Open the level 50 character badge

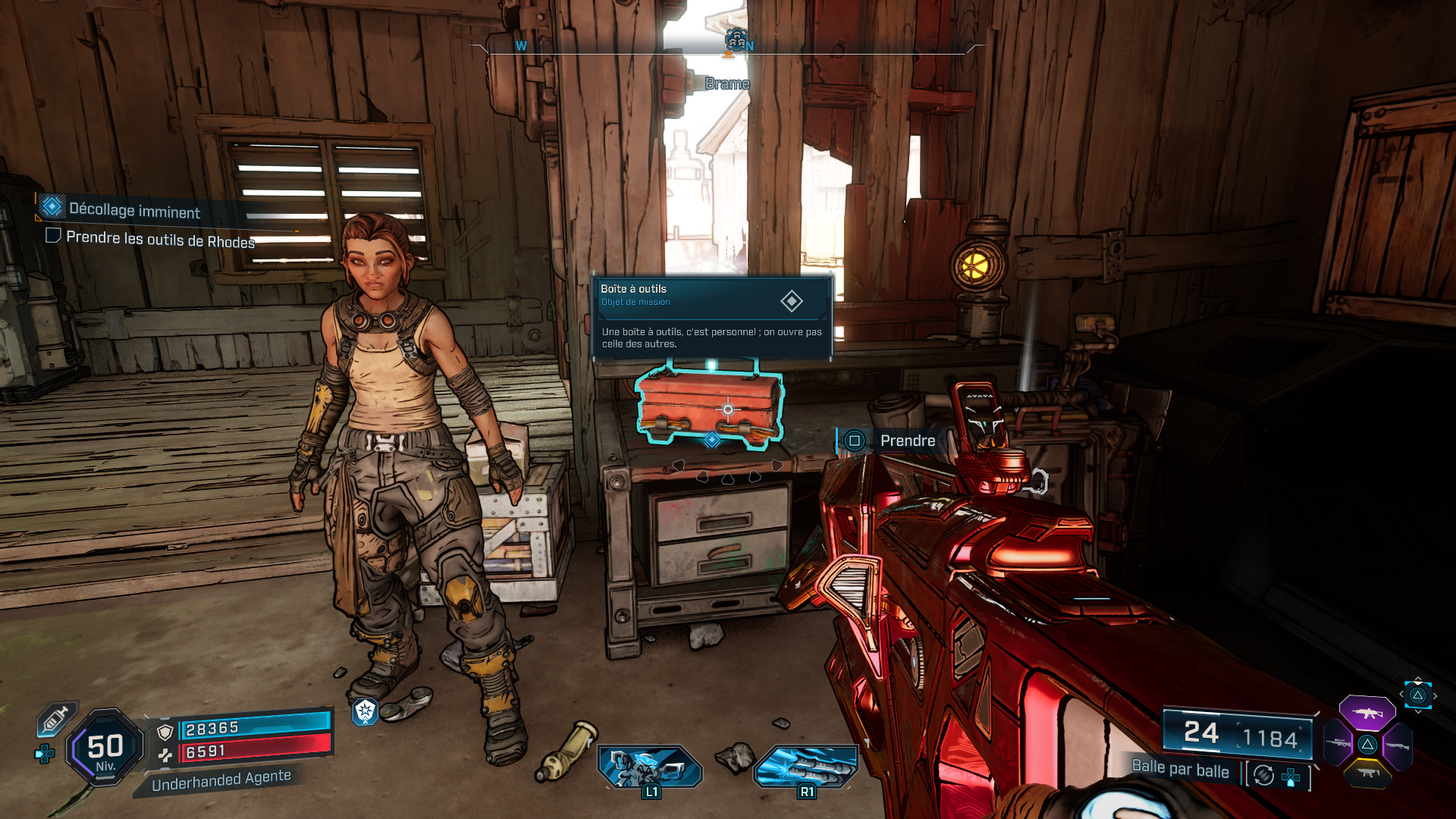105,748
